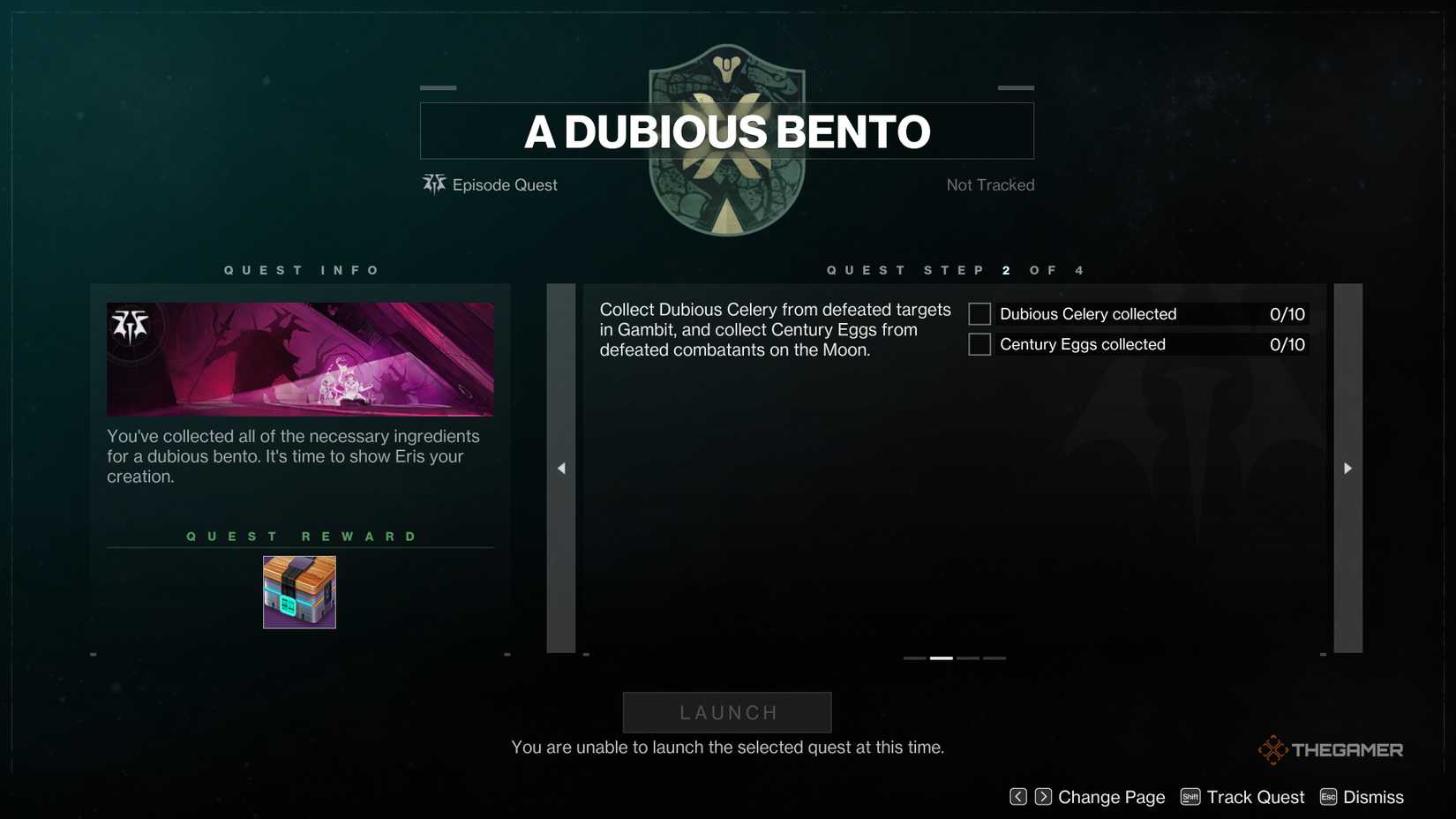Open the quest reward chest icon

(298, 591)
